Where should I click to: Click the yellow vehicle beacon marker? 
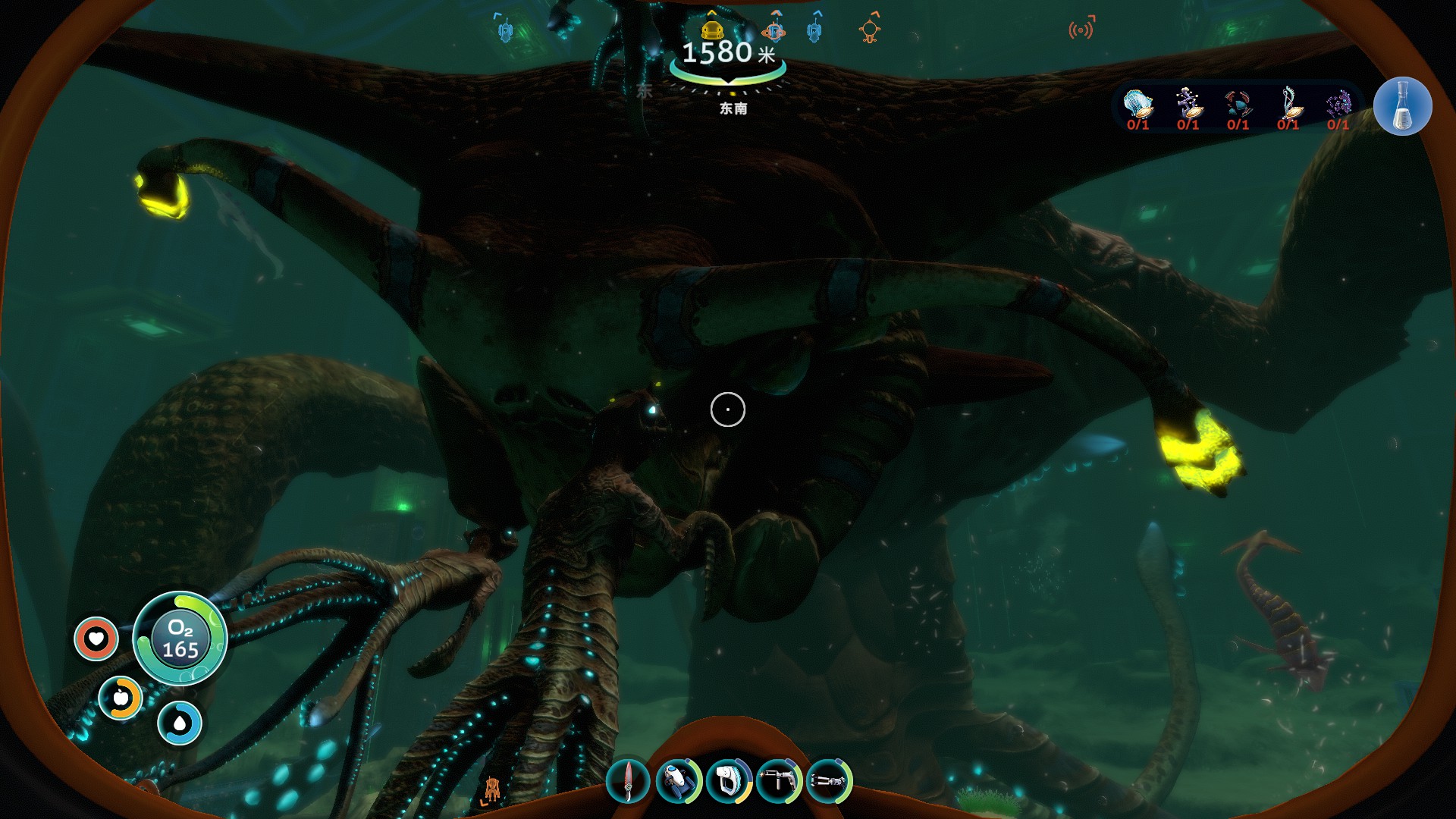tap(711, 30)
